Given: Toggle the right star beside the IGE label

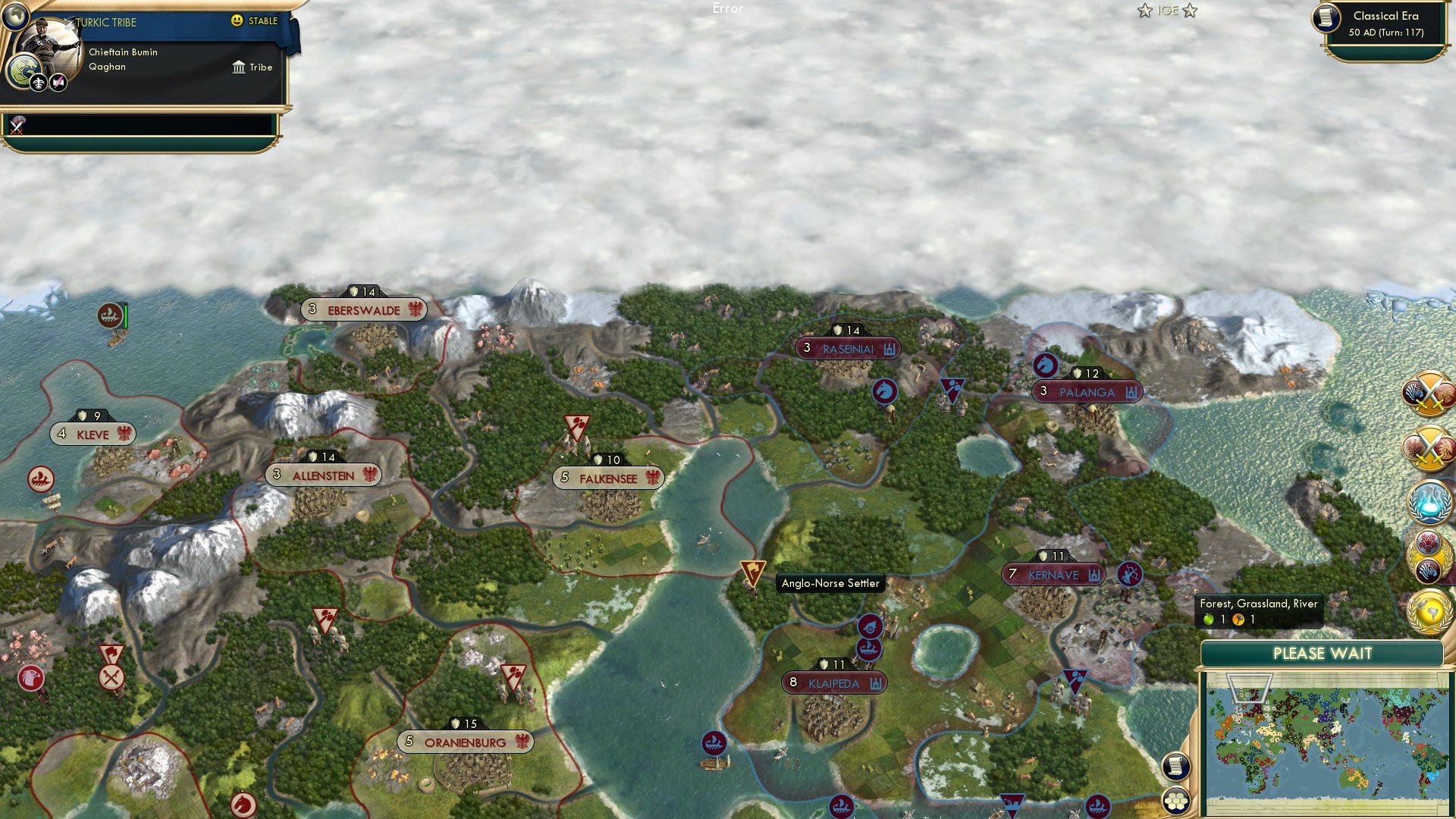Looking at the screenshot, I should pos(1188,11).
